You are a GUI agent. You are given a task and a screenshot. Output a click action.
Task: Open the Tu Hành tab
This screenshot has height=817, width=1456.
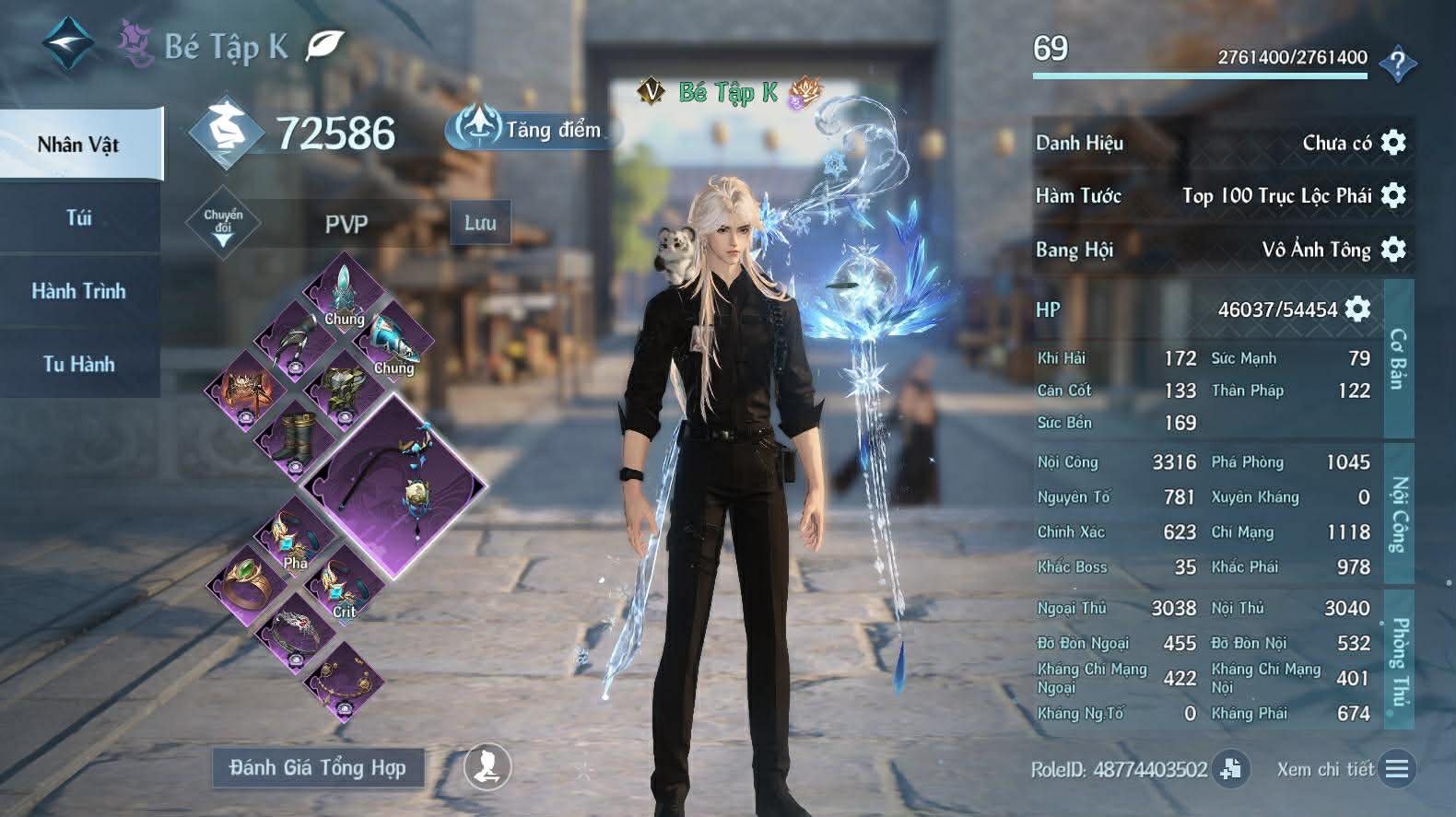click(x=79, y=364)
